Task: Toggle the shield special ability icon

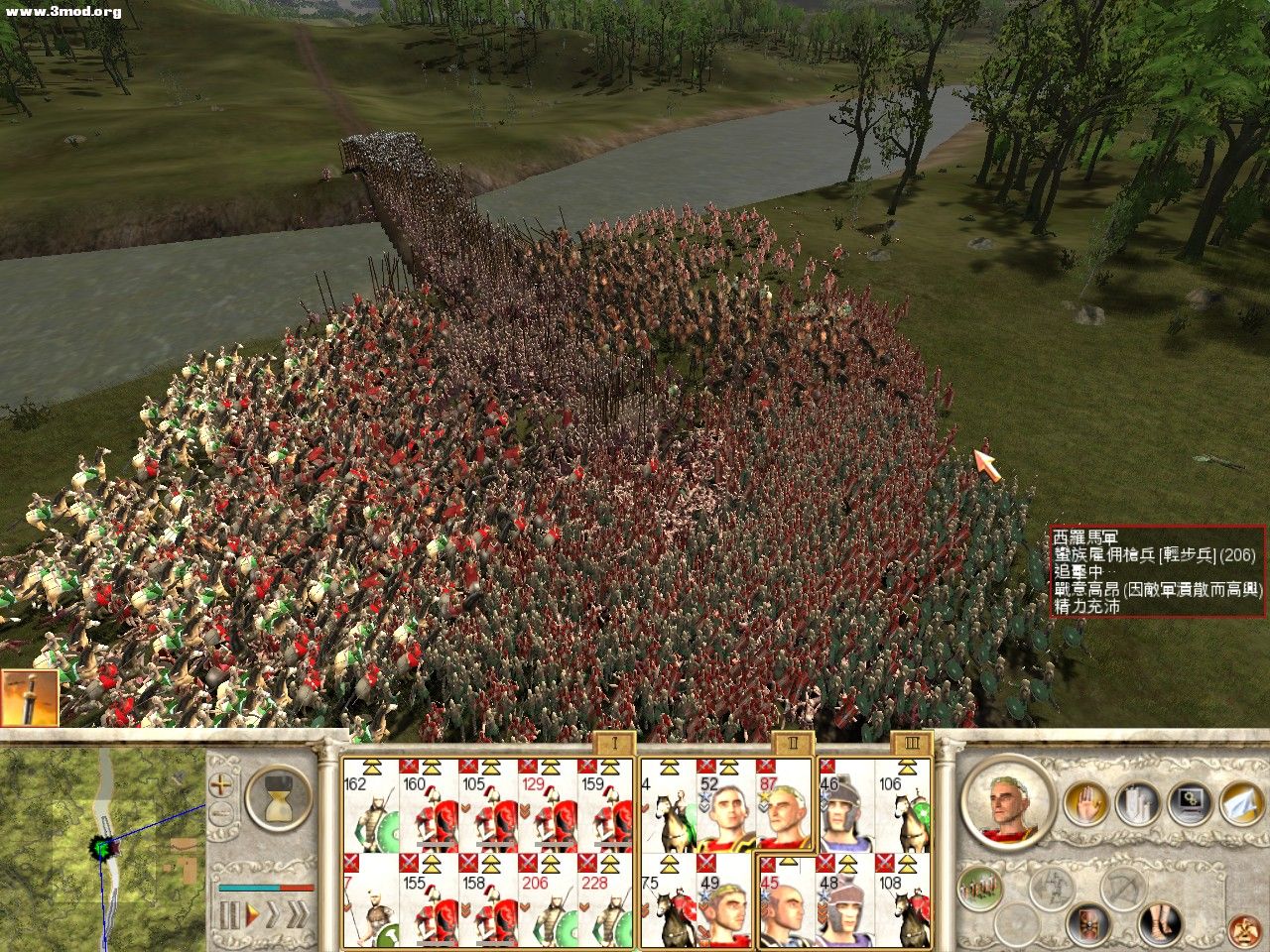Action: point(1090,925)
